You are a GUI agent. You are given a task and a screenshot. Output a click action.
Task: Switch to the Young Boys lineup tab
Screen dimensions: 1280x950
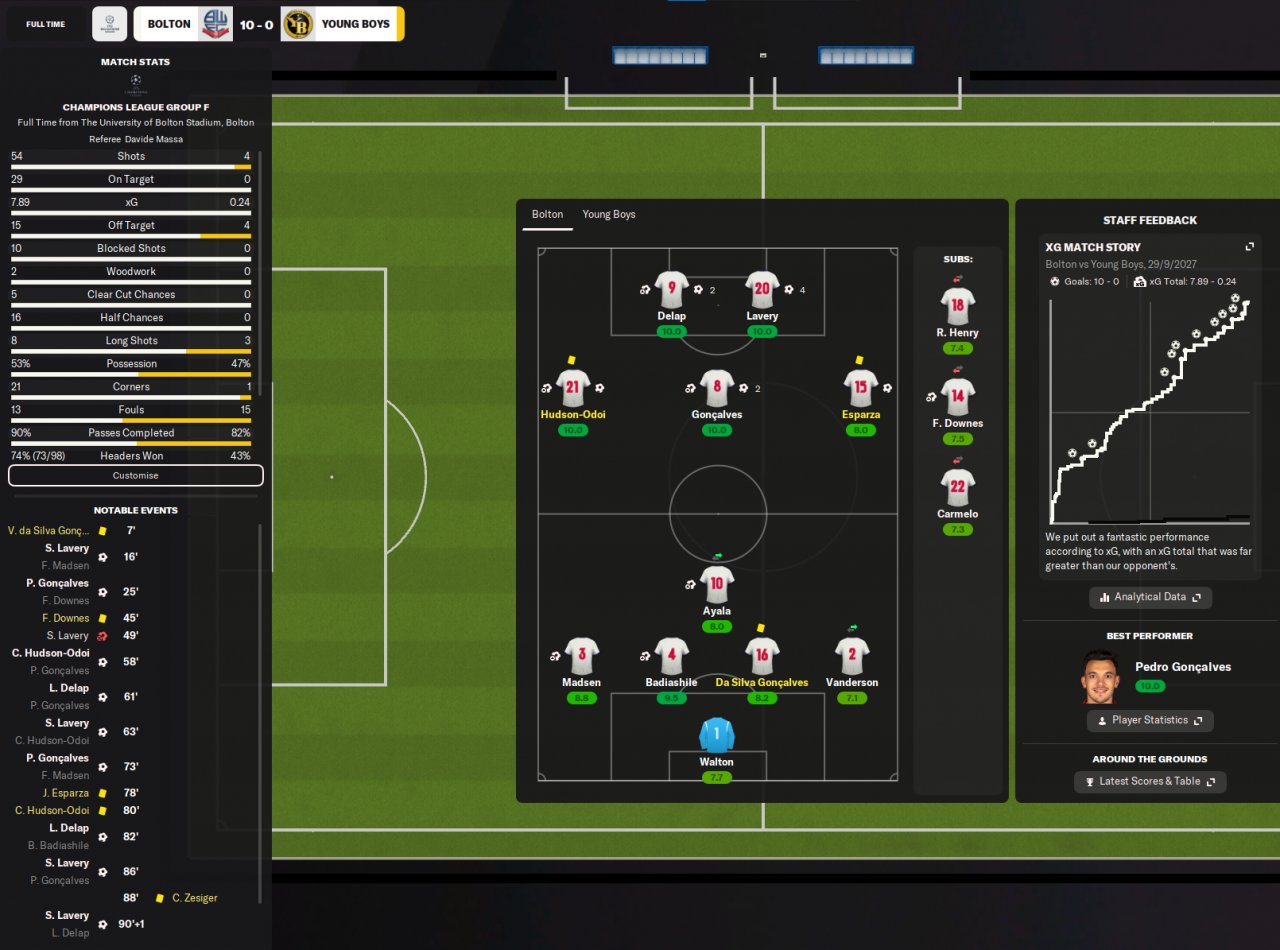click(608, 215)
